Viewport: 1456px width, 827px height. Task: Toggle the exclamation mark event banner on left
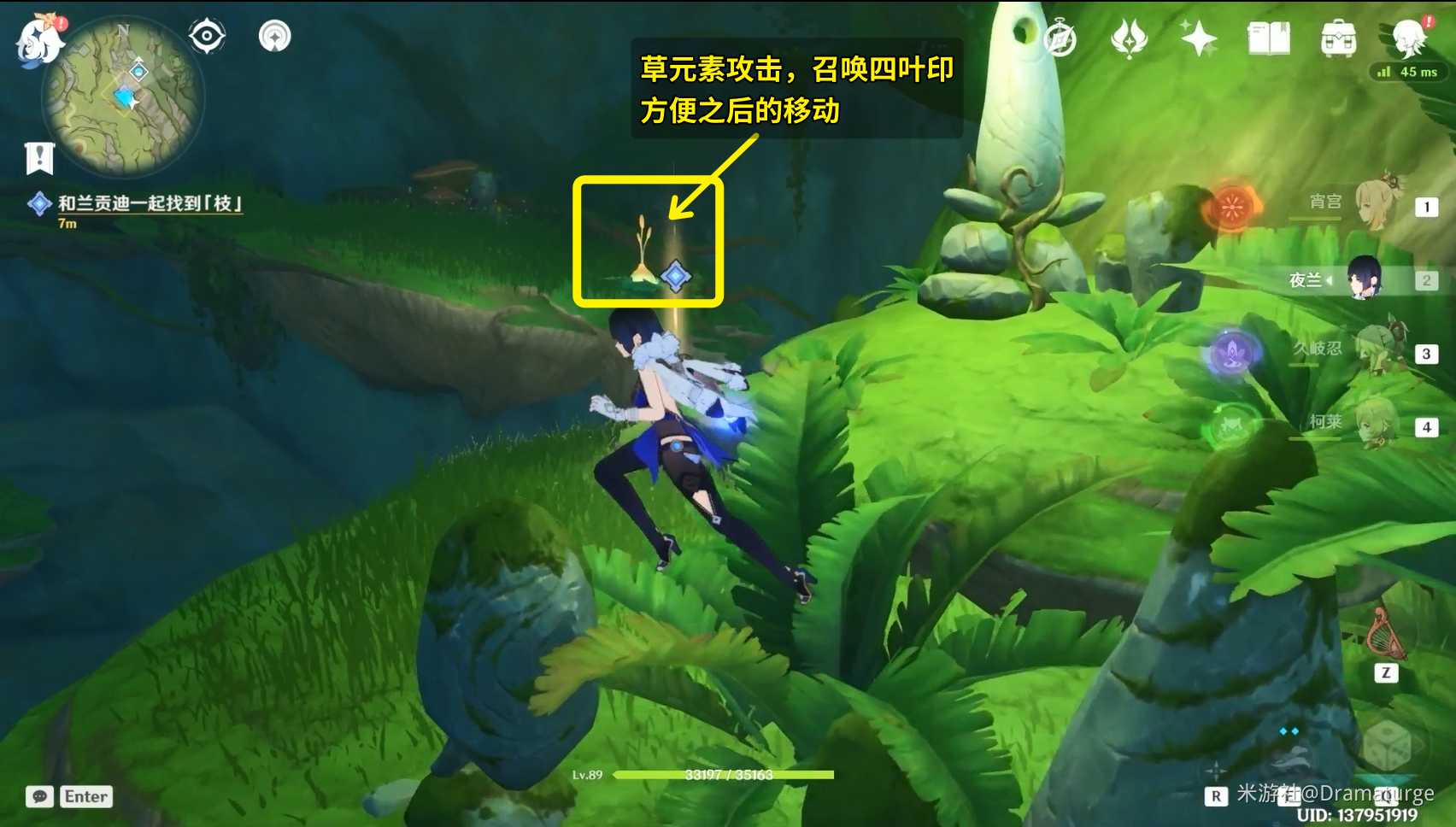[x=38, y=157]
